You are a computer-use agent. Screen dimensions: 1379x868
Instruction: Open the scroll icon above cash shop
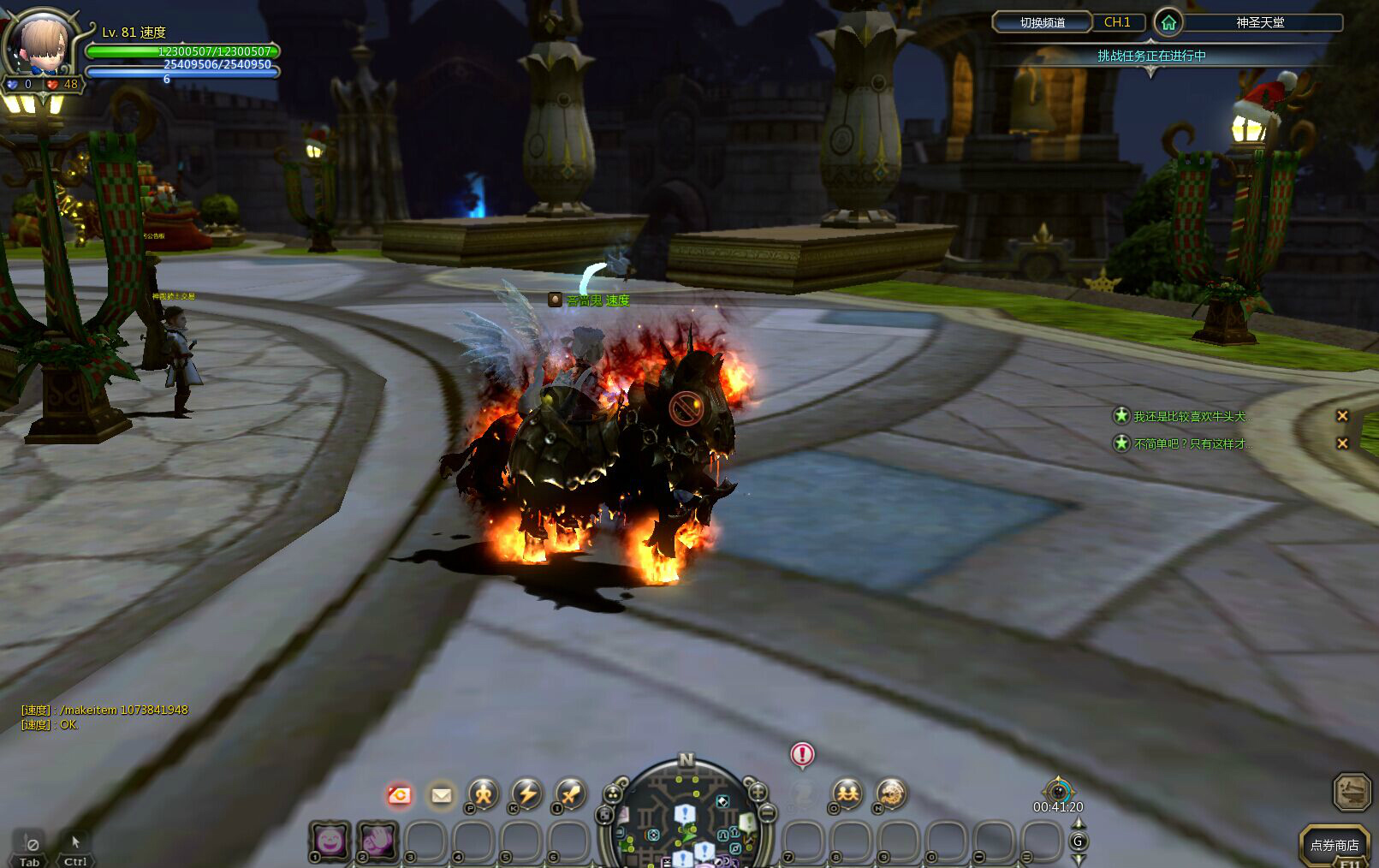pos(1352,790)
